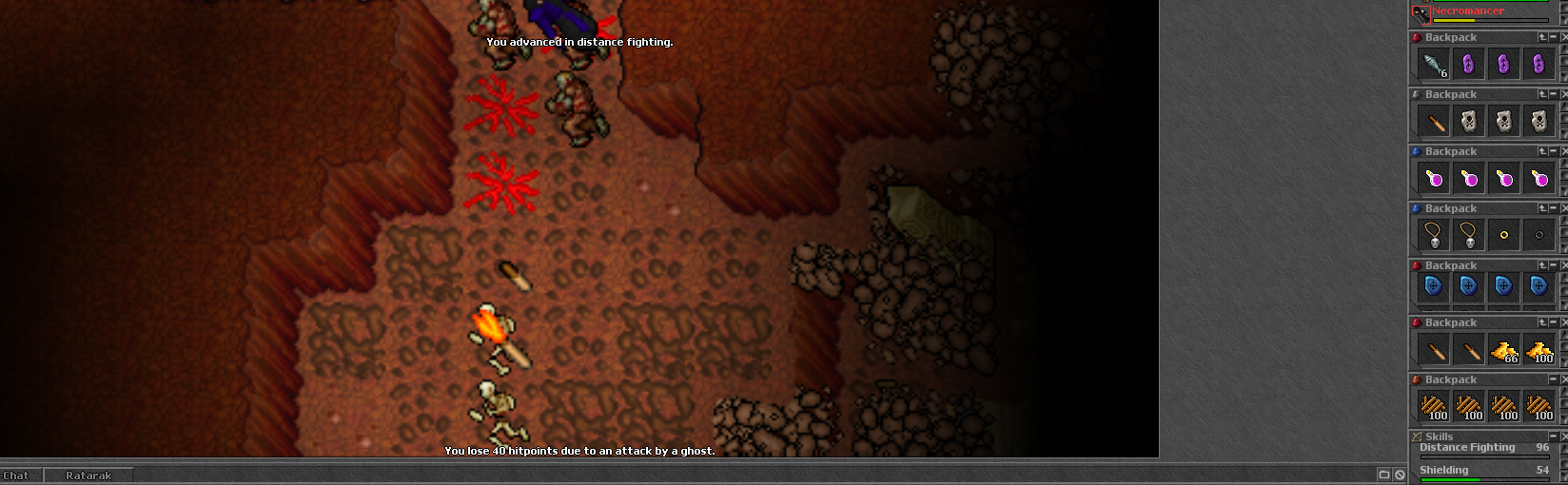Close the backpack with gold coins
This screenshot has height=485, width=1568.
pyautogui.click(x=1564, y=322)
